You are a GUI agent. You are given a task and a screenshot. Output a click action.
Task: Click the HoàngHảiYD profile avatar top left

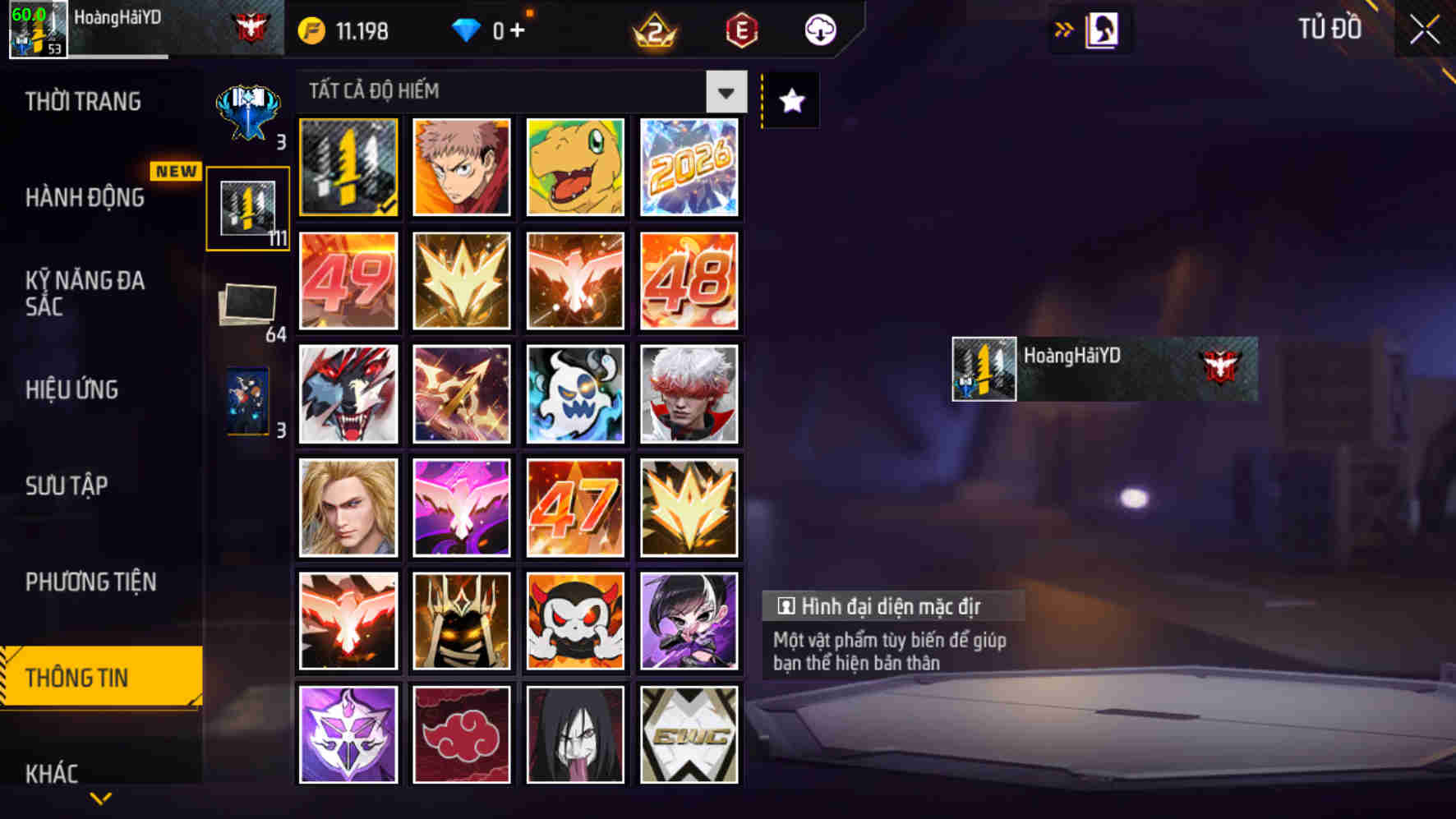coord(37,31)
